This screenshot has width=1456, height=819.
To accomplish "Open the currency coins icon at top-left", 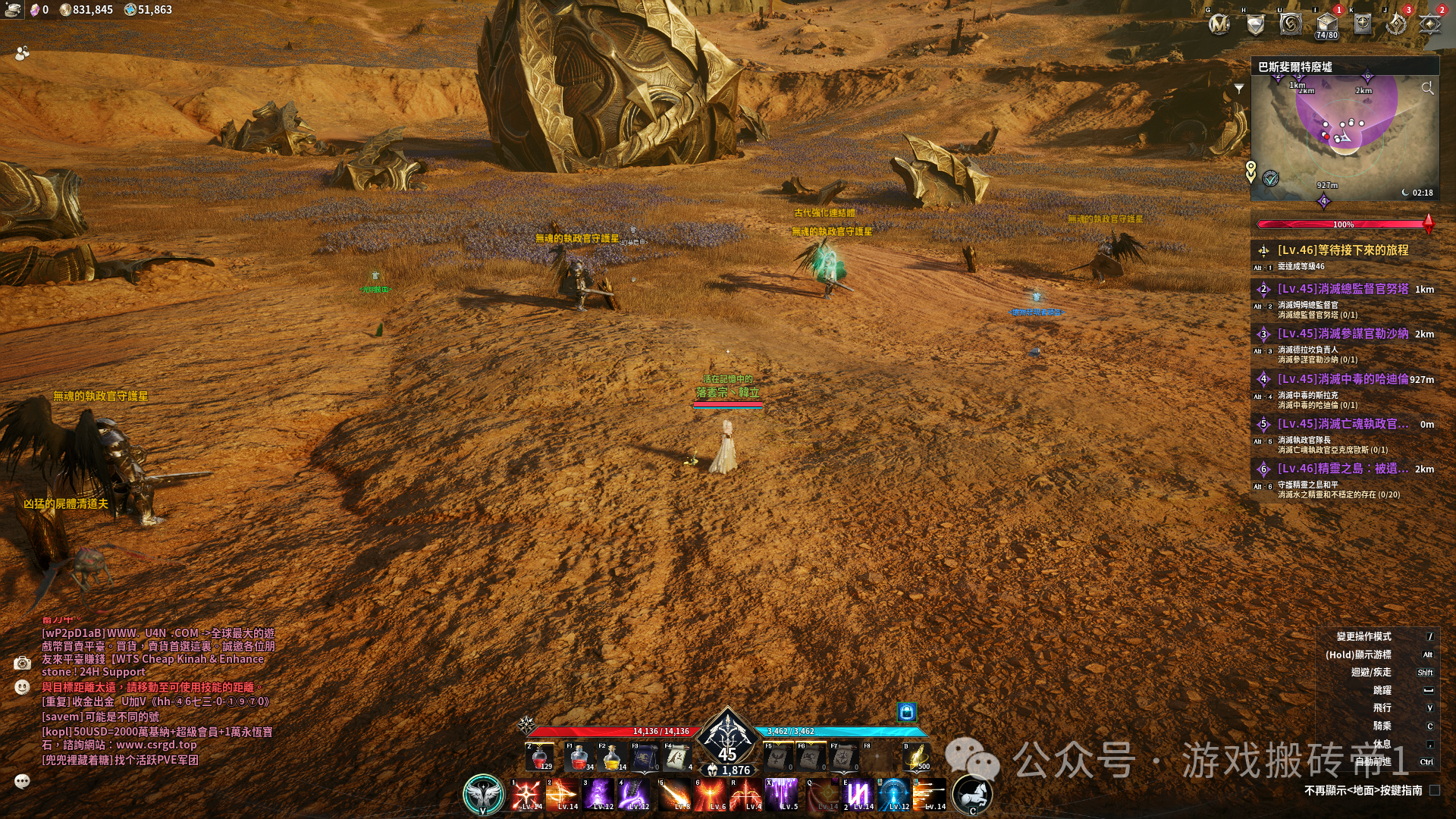I will [13, 10].
